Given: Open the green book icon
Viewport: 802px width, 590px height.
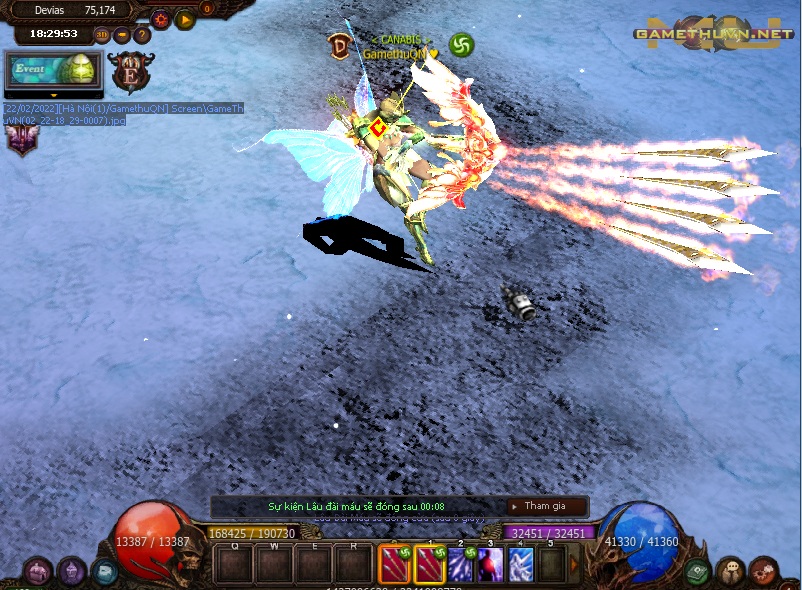Looking at the screenshot, I should click(x=698, y=572).
